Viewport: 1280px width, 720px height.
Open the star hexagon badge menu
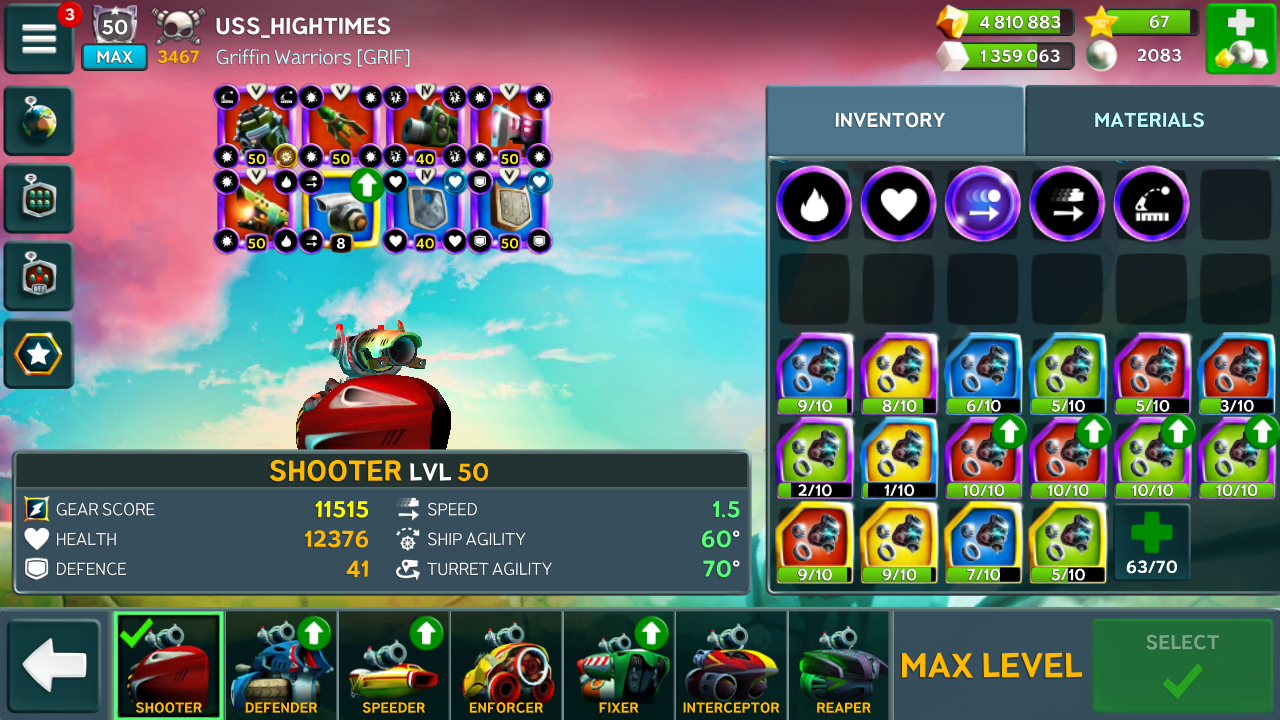(39, 354)
